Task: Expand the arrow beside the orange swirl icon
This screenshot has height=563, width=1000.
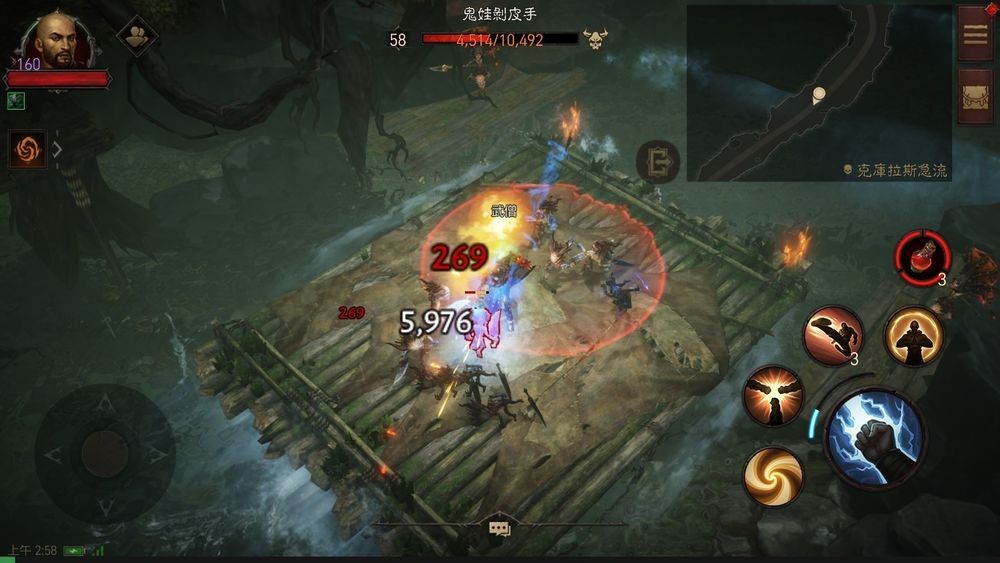Action: coord(57,150)
